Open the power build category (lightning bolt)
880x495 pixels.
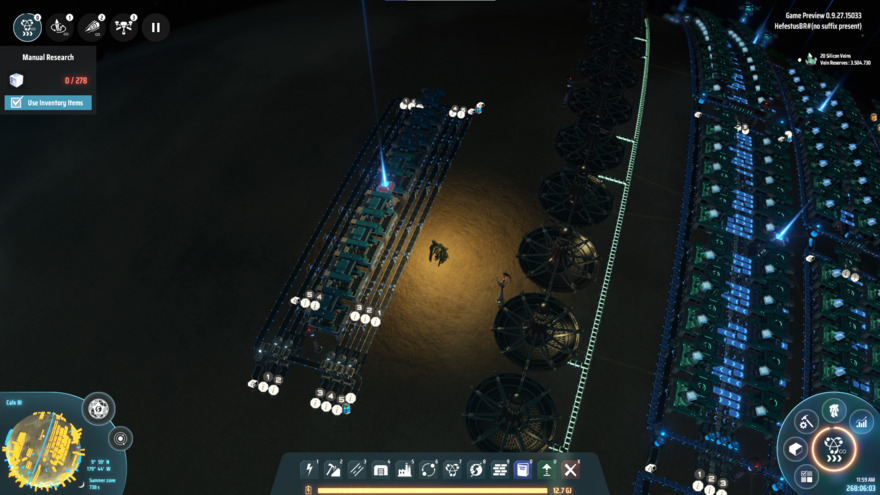pos(309,469)
